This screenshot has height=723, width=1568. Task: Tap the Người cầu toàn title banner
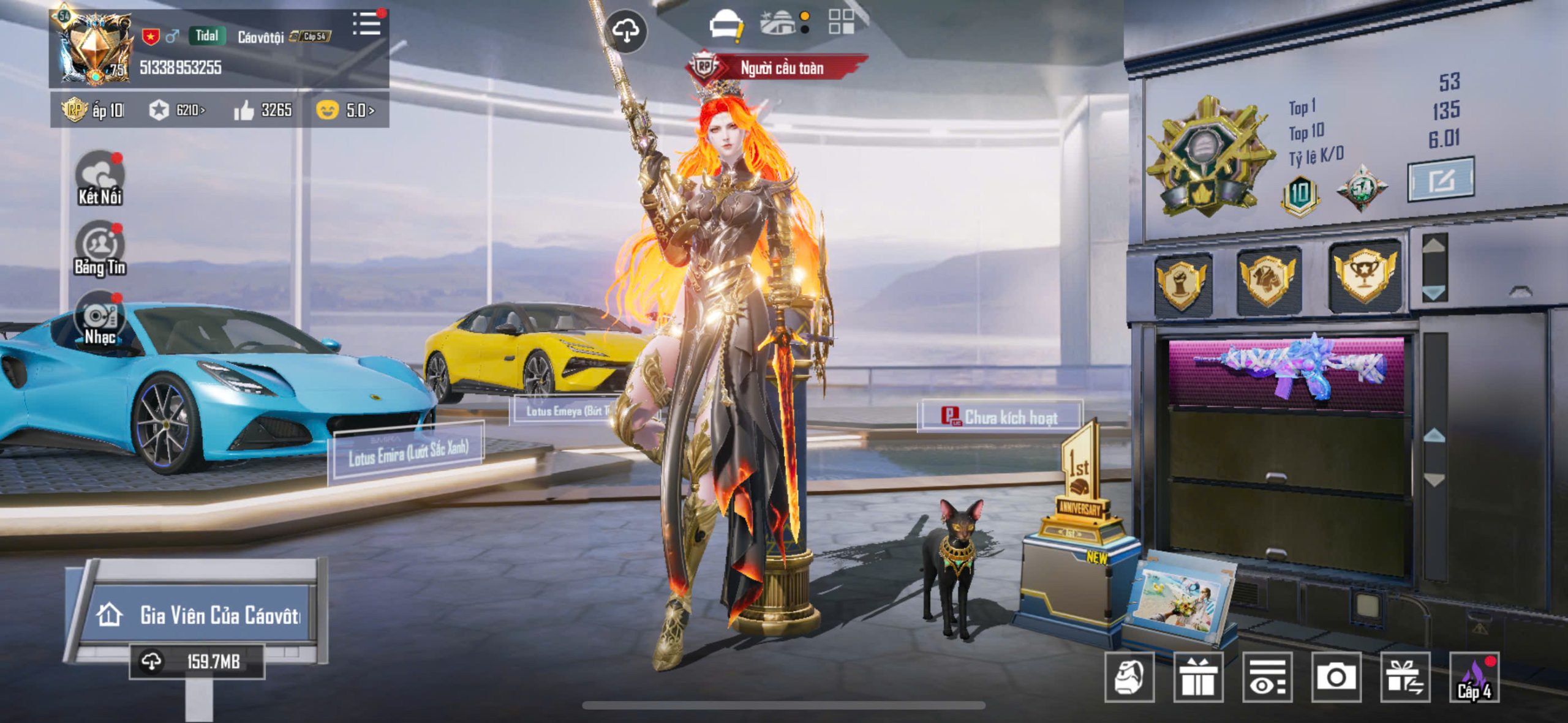coord(780,67)
